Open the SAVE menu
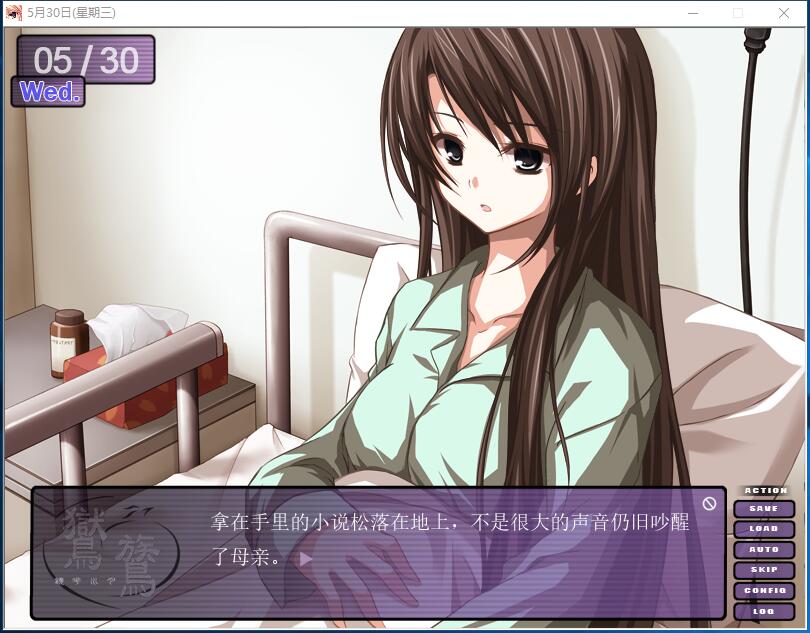 click(x=764, y=509)
